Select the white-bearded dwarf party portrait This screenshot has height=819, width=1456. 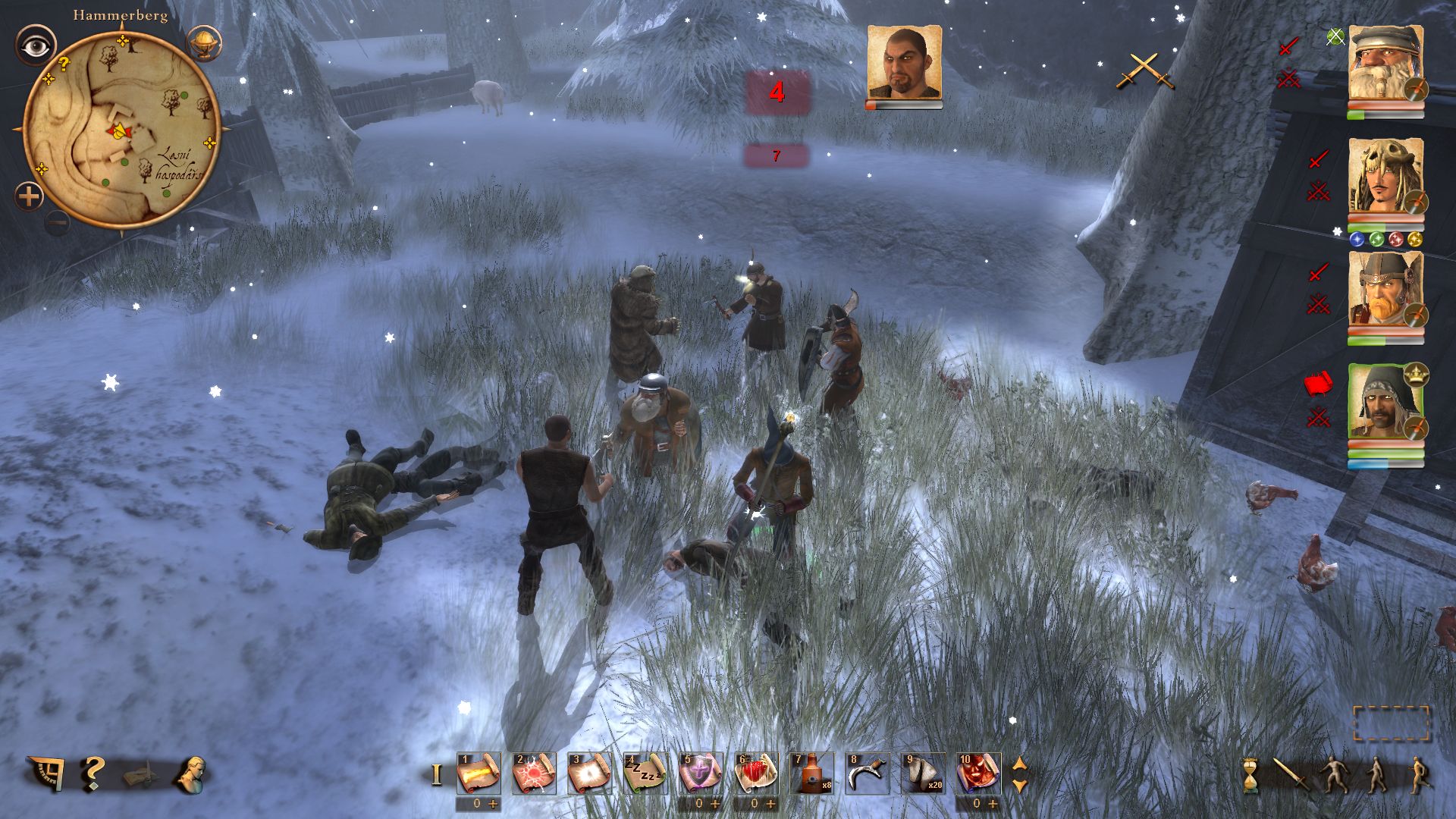(1385, 64)
